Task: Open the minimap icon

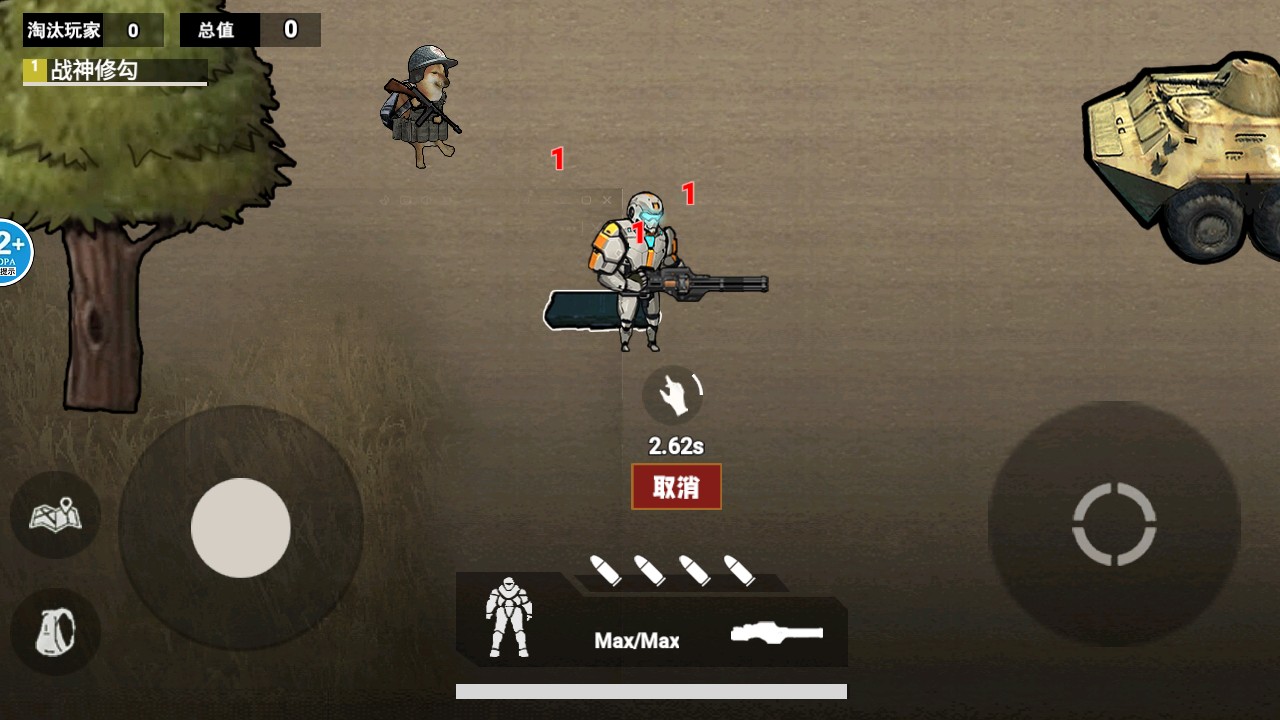Action: 55,515
